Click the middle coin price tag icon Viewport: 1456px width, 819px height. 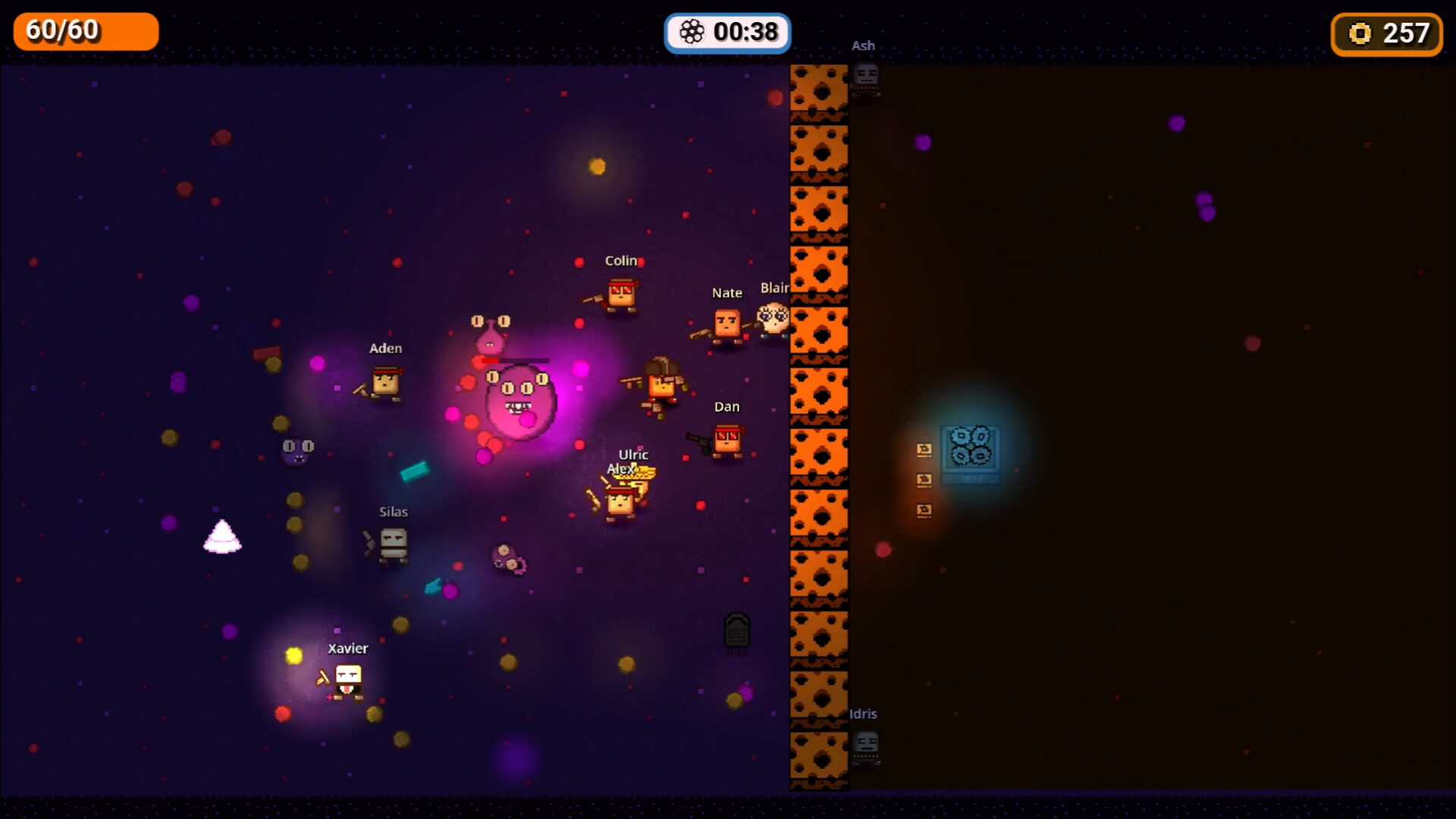click(924, 480)
